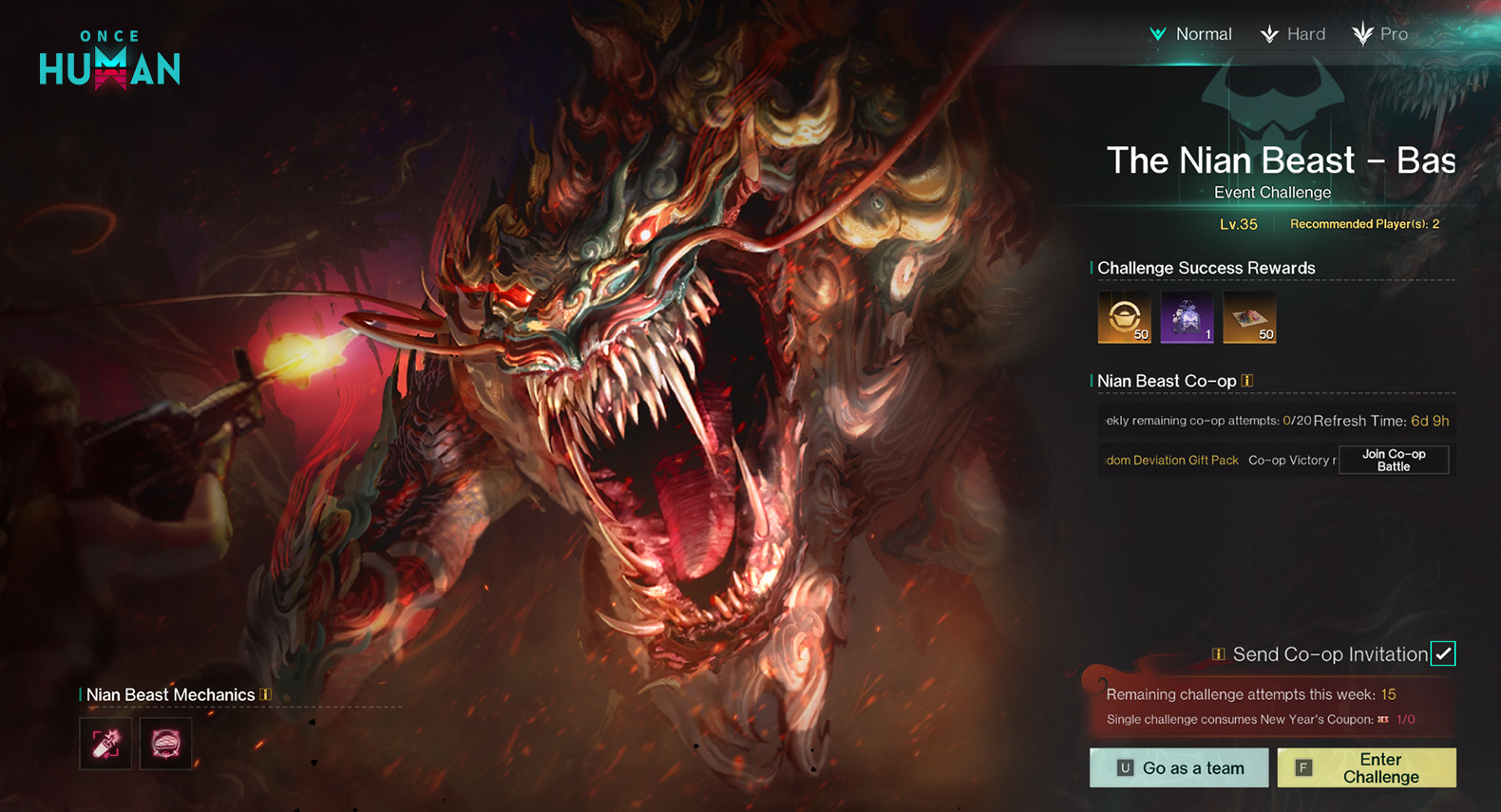The height and width of the screenshot is (812, 1501).
Task: Inspect the purple gift bag reward icon
Action: [x=1187, y=317]
